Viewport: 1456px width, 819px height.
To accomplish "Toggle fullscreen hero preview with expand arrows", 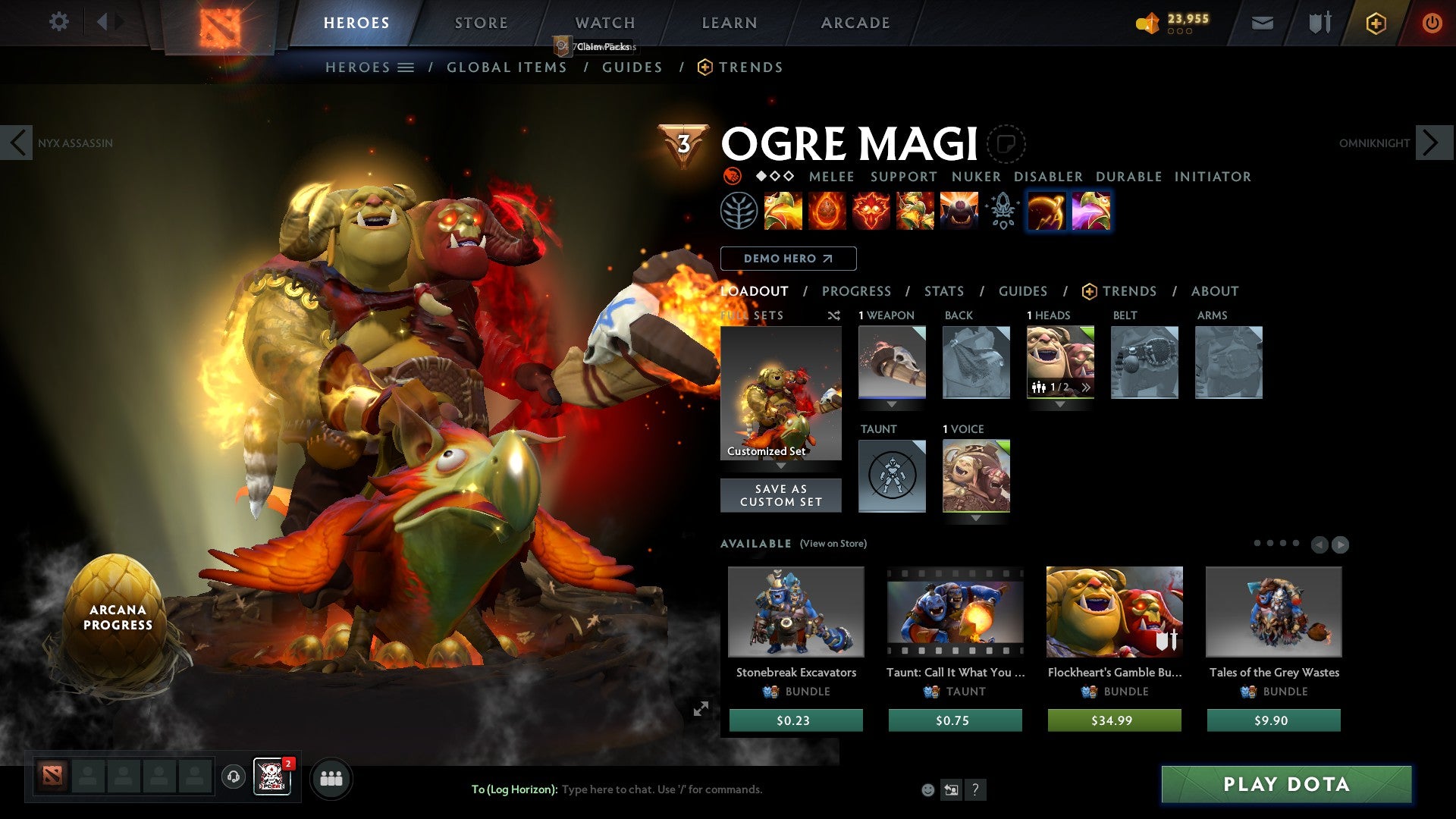I will click(702, 708).
